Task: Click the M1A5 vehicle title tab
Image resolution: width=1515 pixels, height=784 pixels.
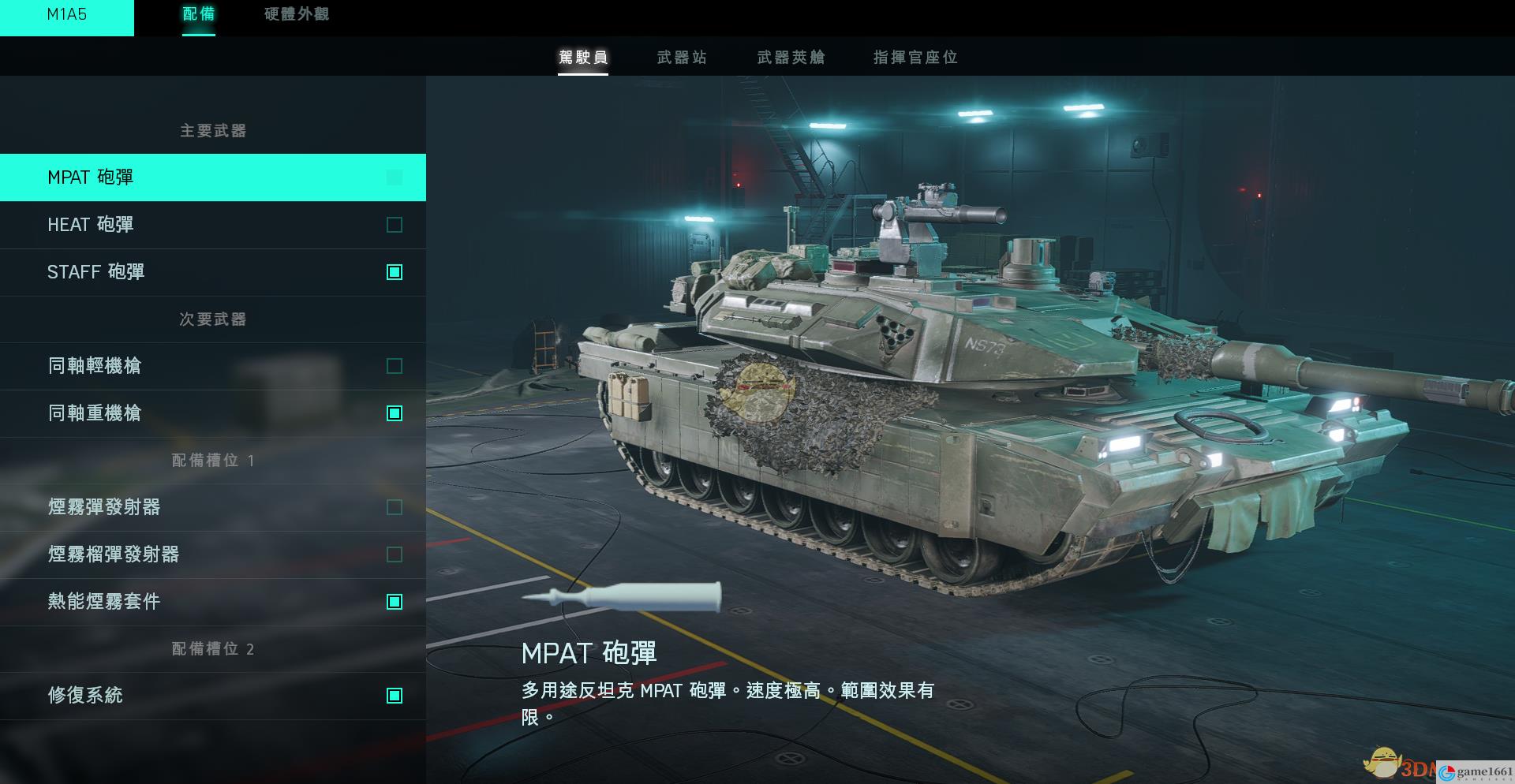Action: click(67, 15)
